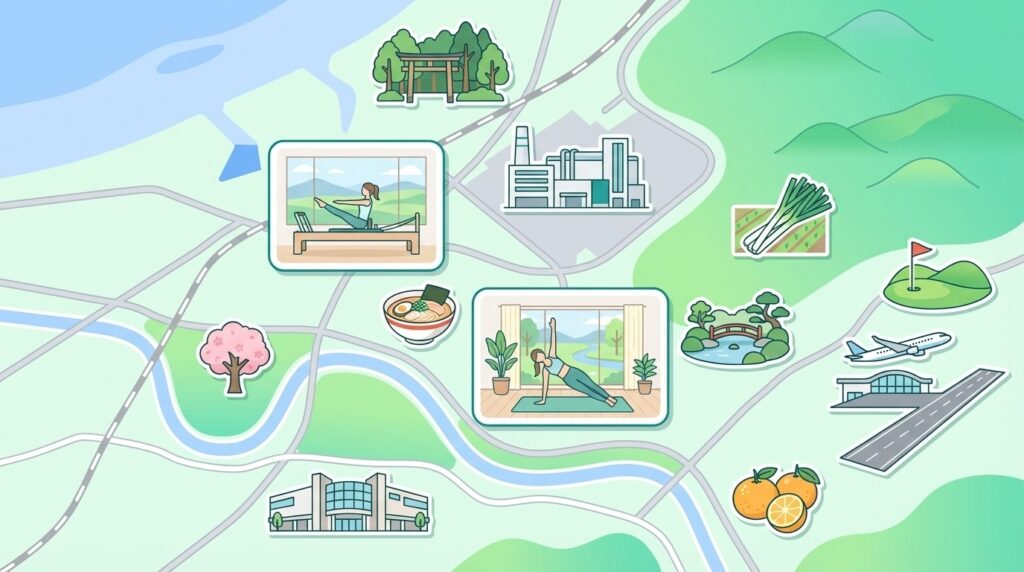Screen dimensions: 1024x572
Task: Open the yoga side plank studio card
Action: (x=569, y=356)
